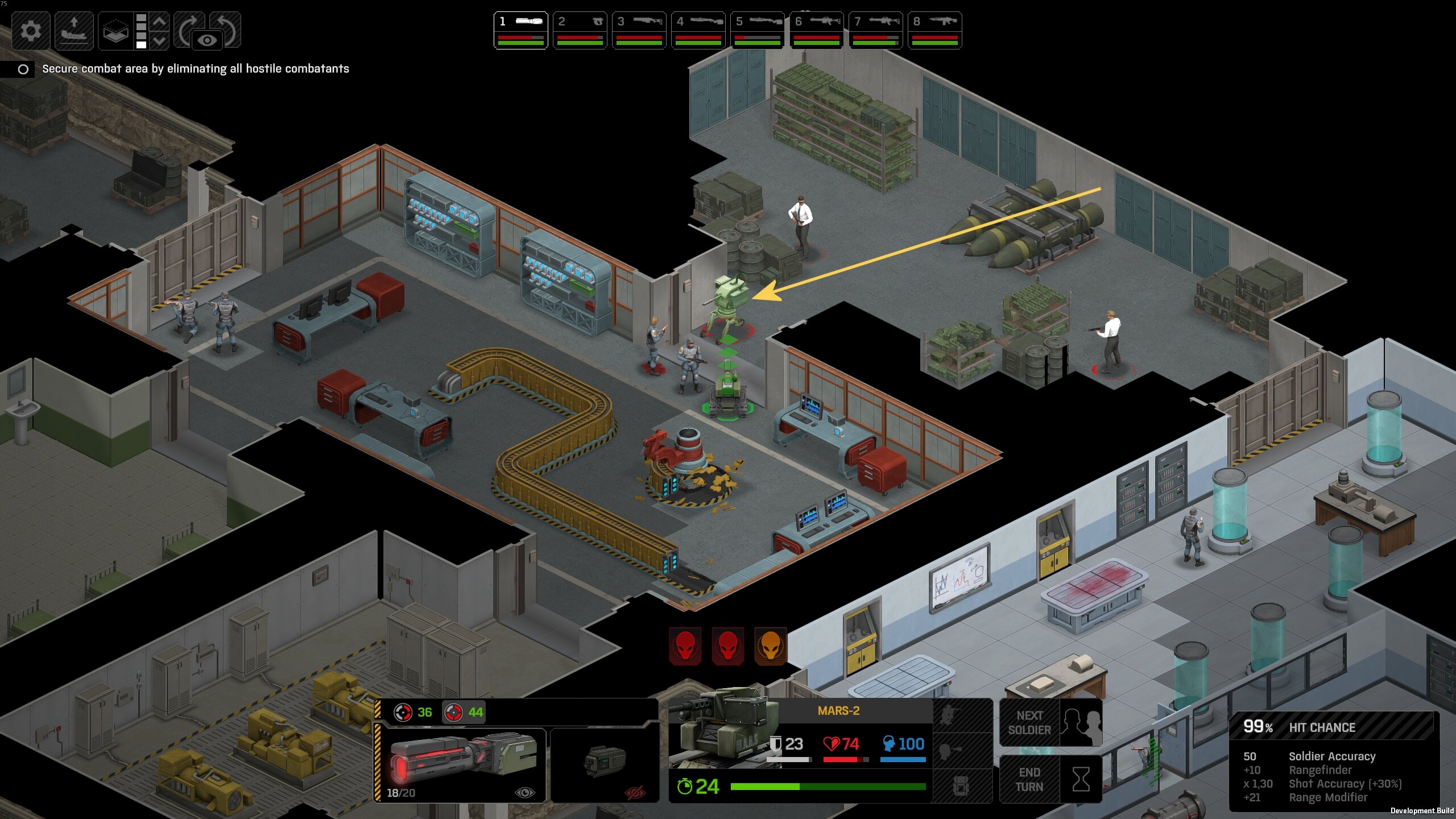Click the dropship evacuate button
The image size is (1456, 819).
coord(74,31)
